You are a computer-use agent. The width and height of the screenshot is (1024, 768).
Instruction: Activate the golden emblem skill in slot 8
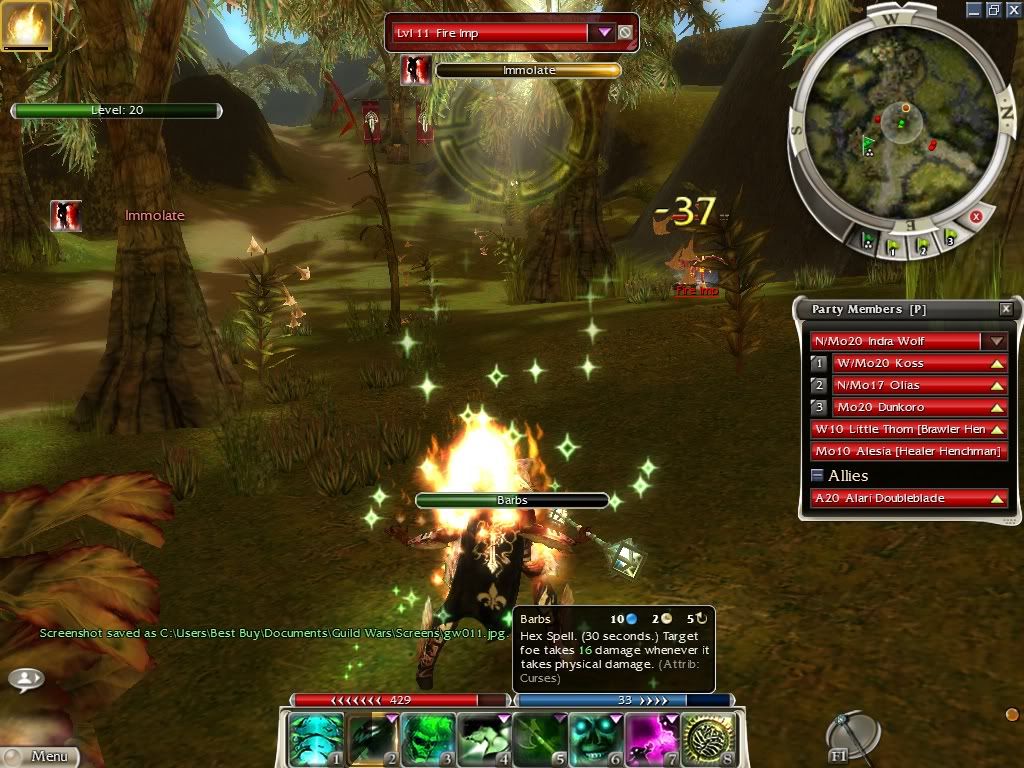coord(709,739)
